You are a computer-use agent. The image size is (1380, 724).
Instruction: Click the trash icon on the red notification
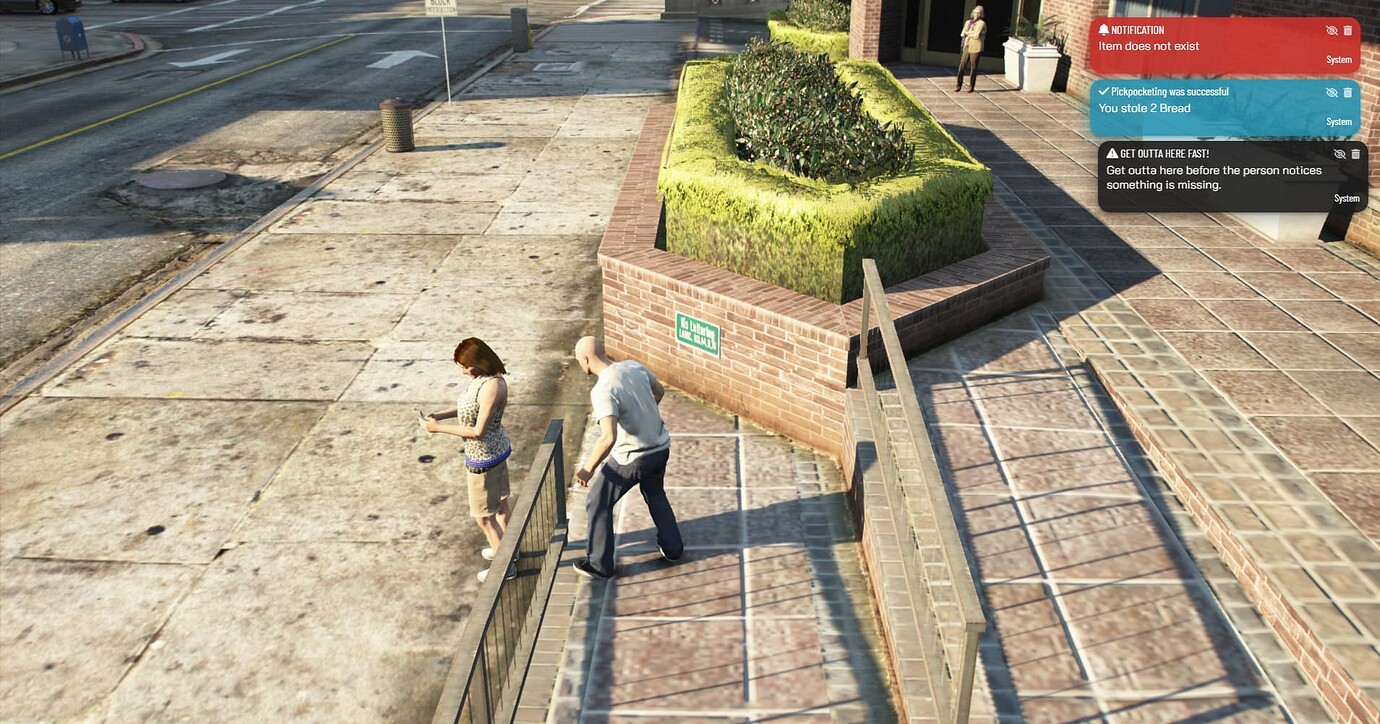coord(1347,30)
